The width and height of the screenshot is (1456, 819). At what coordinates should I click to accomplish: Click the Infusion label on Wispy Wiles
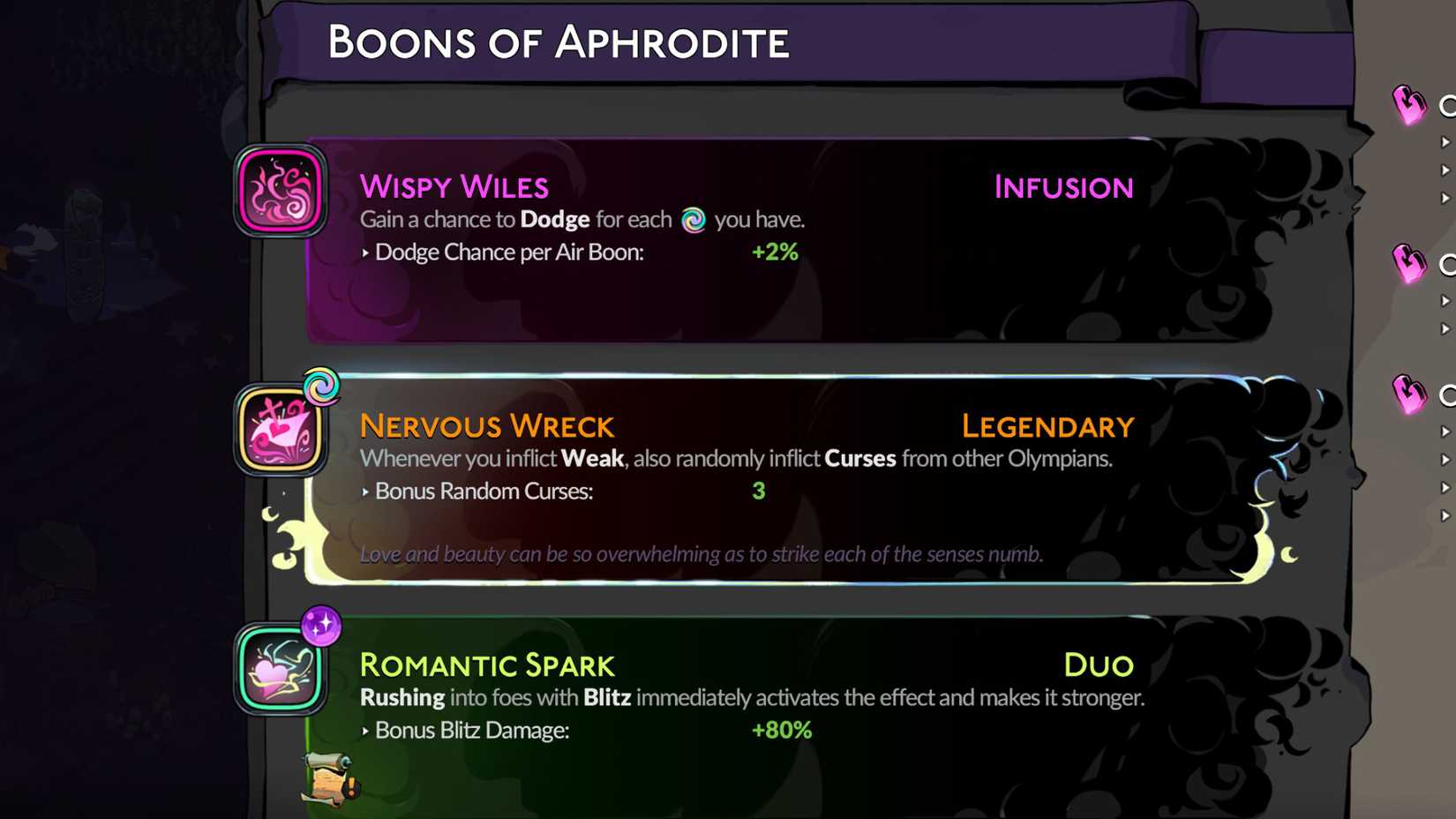click(x=1063, y=187)
